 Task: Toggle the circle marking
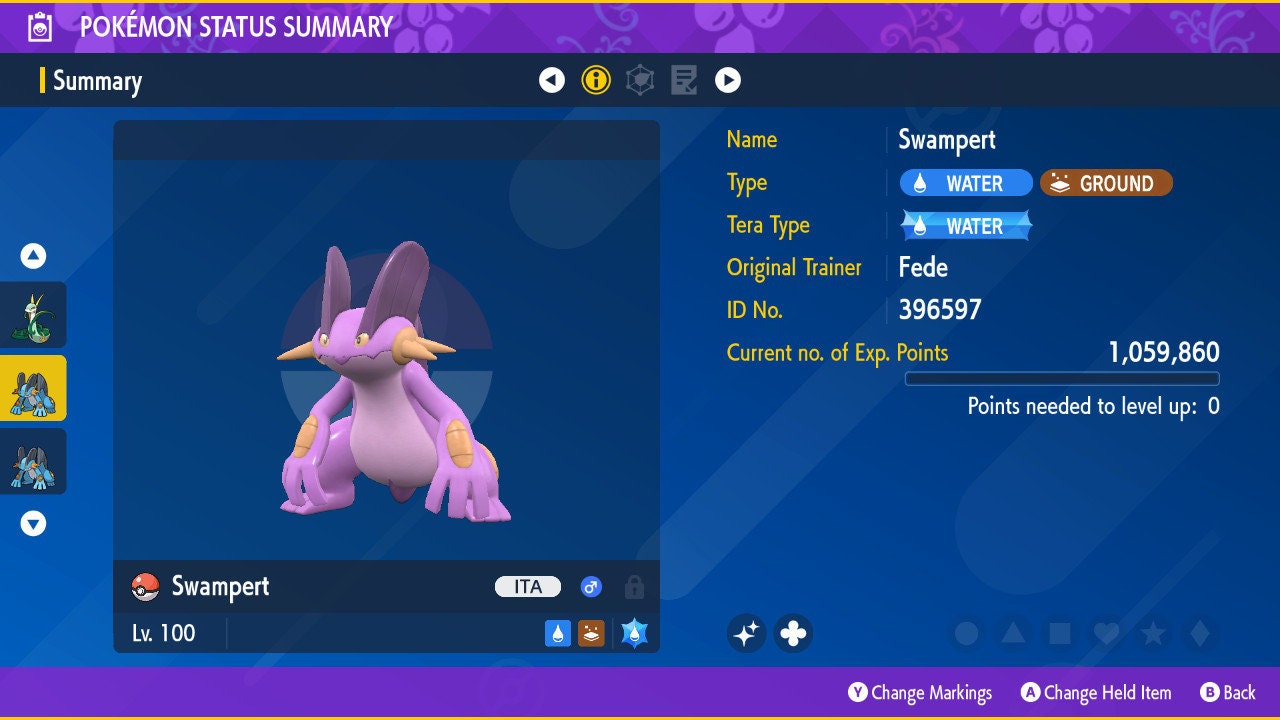[966, 633]
